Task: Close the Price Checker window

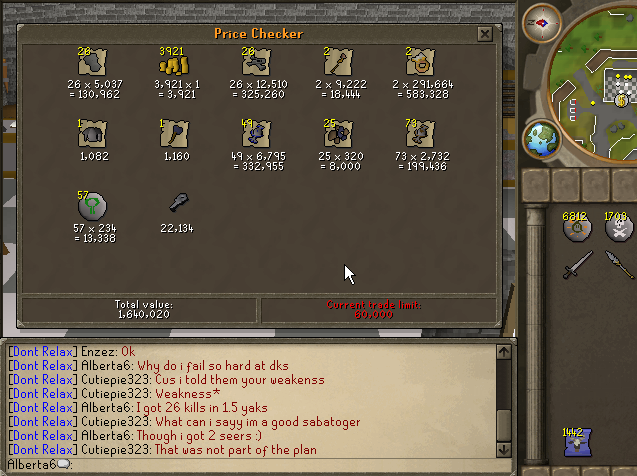Action: point(484,34)
